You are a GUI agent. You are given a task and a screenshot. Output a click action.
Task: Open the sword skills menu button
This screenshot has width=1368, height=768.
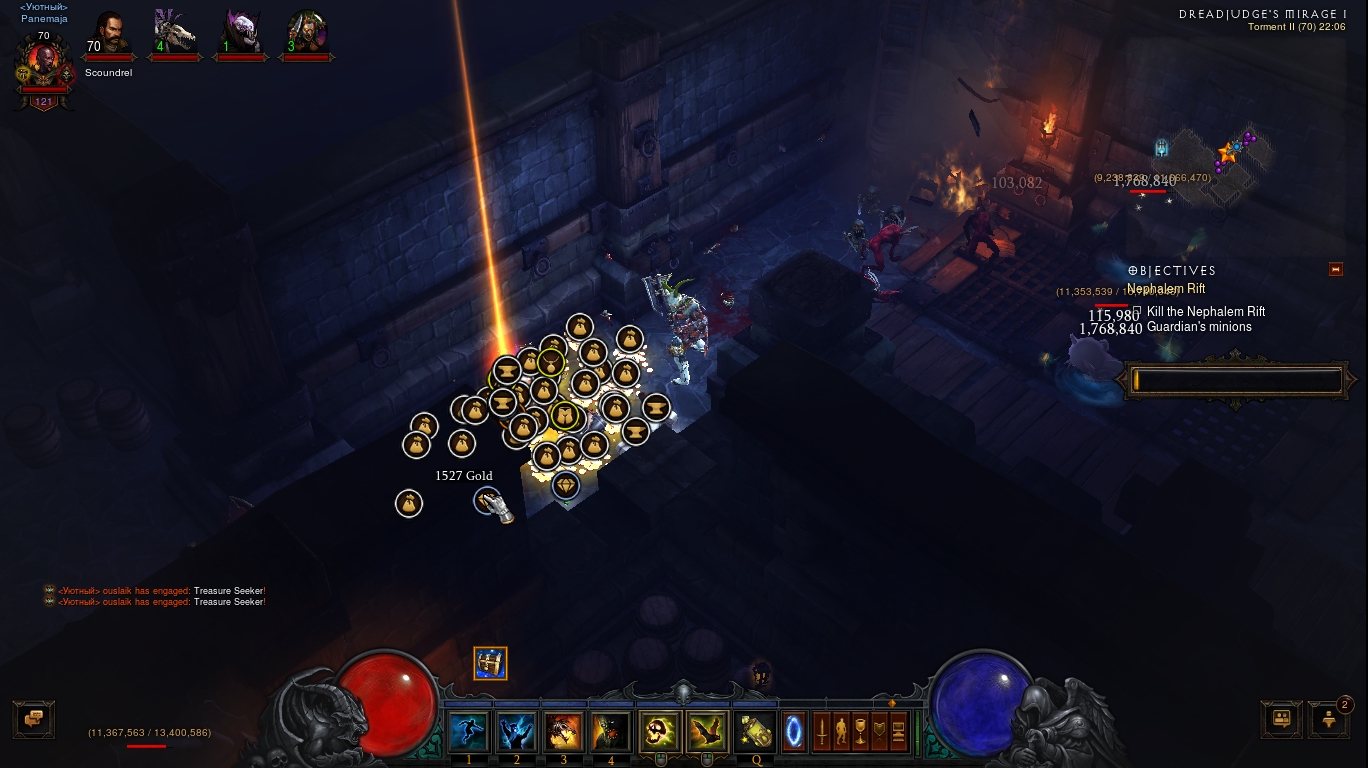822,731
